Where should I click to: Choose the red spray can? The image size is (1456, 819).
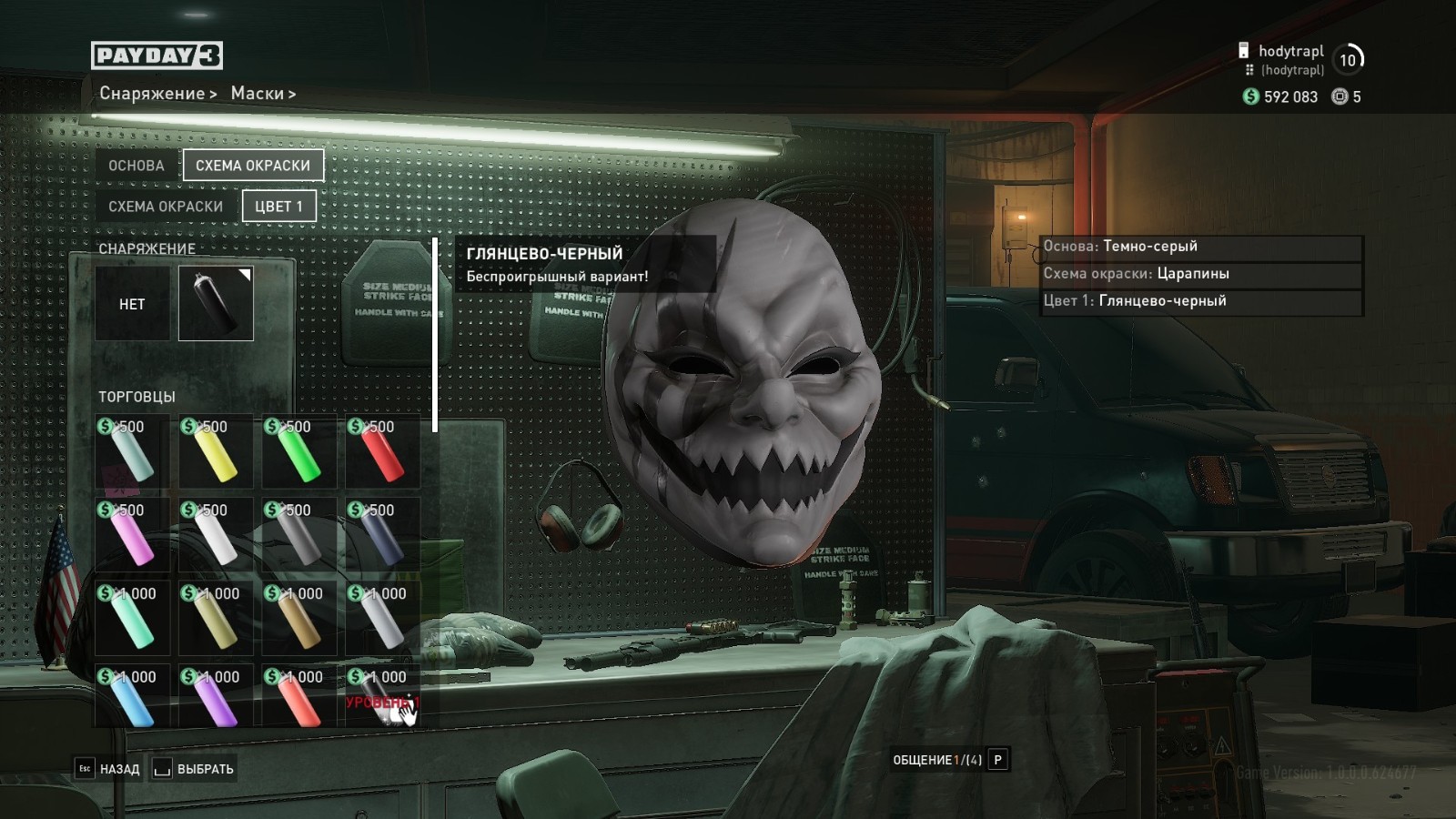tap(383, 452)
